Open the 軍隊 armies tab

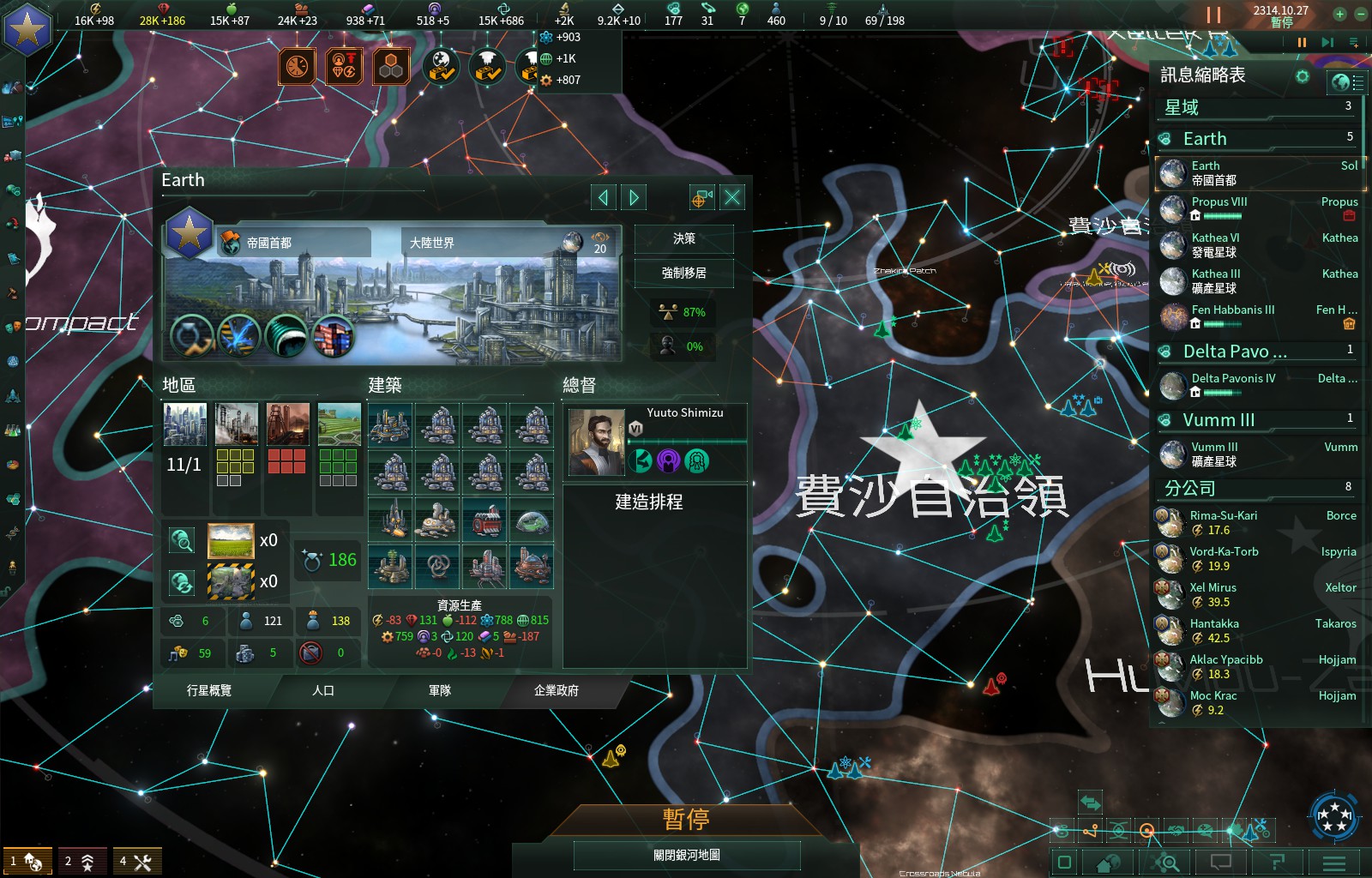click(x=440, y=690)
